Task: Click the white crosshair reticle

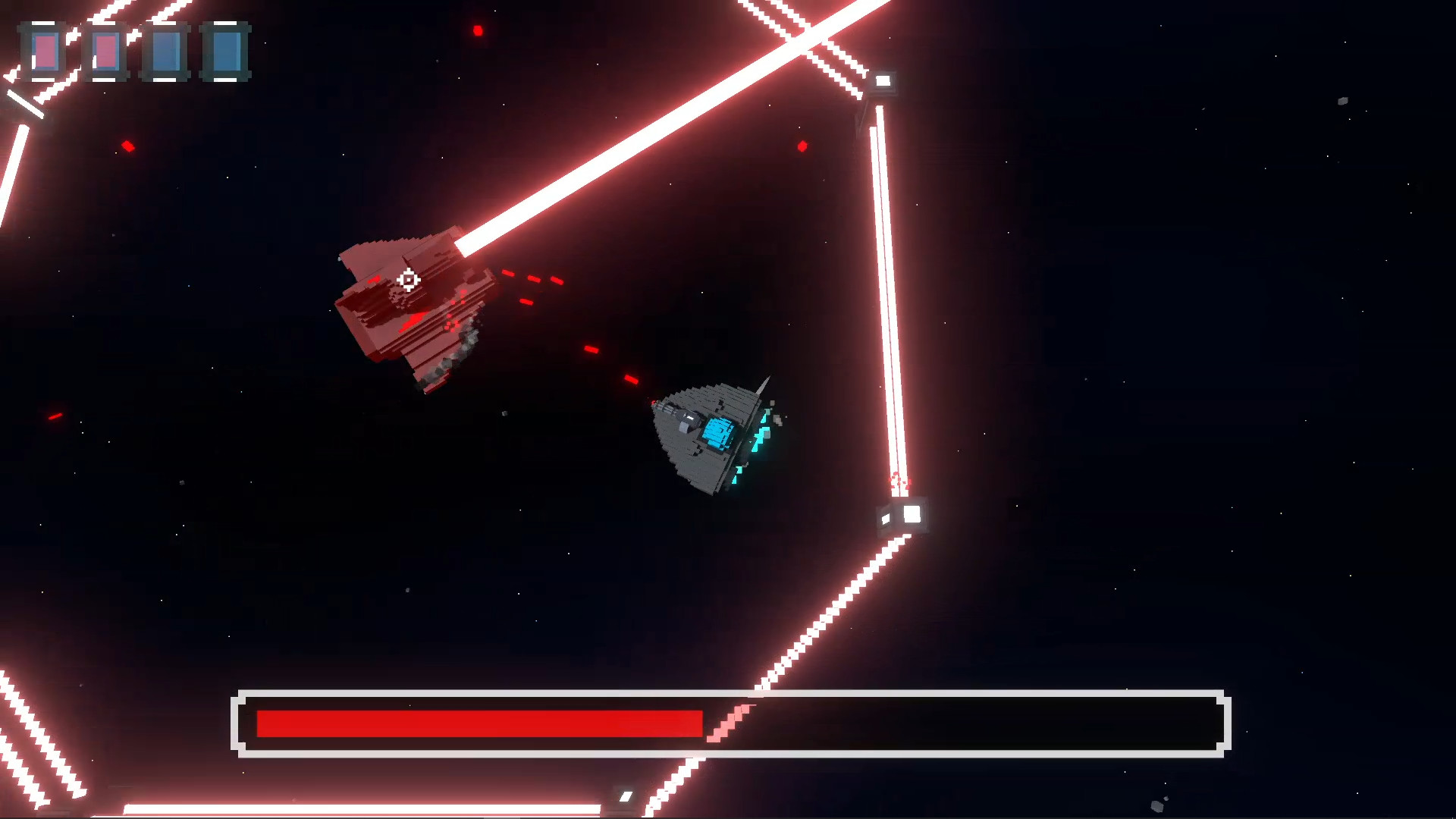Action: (408, 280)
